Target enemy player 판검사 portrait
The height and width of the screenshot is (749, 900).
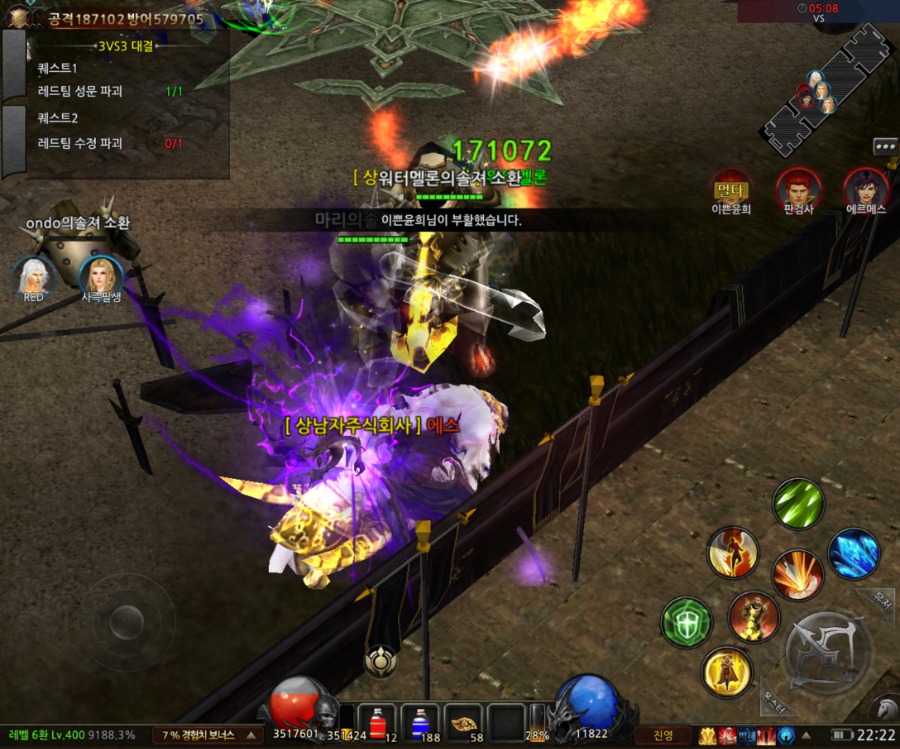click(798, 188)
